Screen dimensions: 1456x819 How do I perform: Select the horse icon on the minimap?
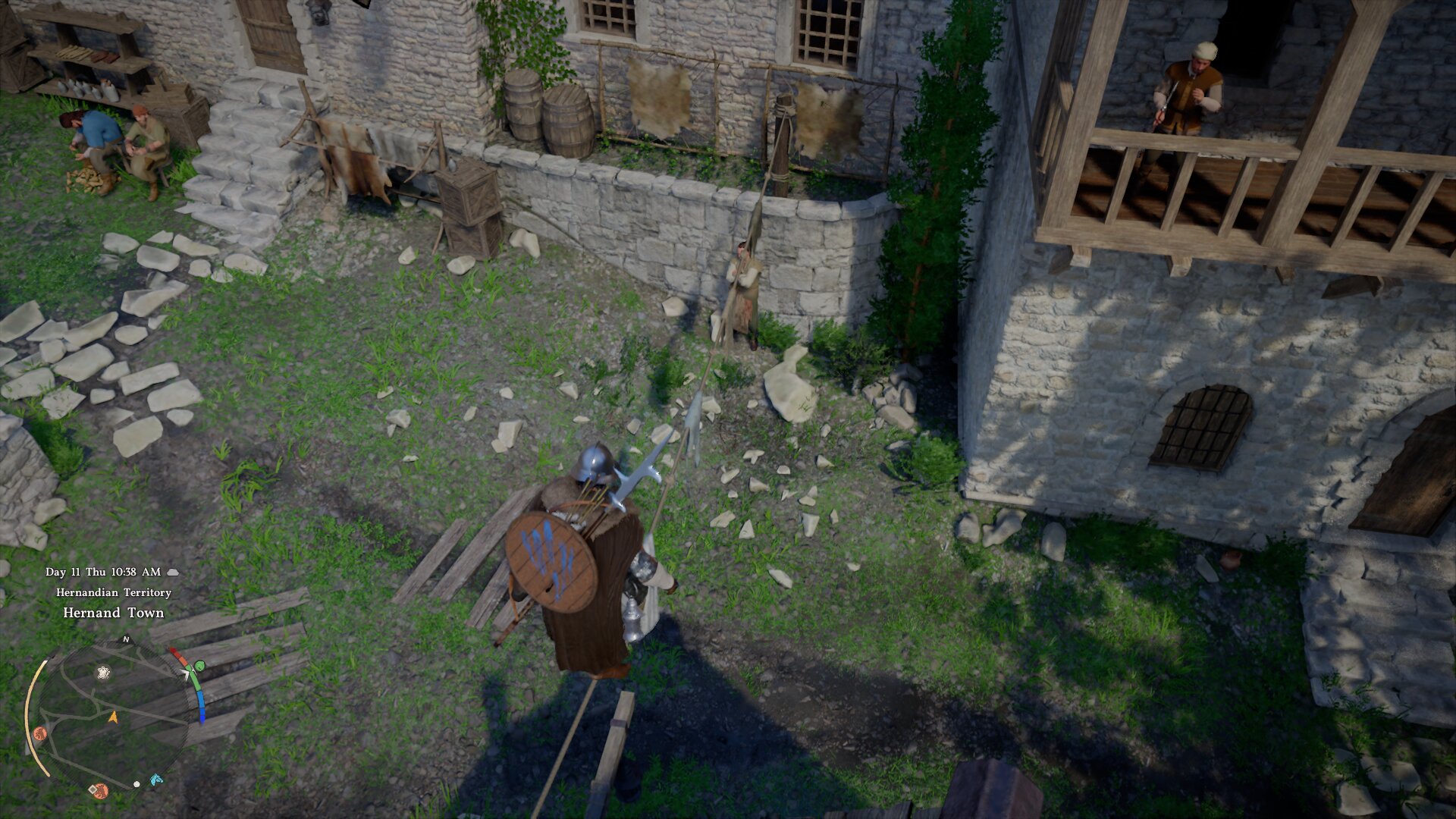[157, 780]
